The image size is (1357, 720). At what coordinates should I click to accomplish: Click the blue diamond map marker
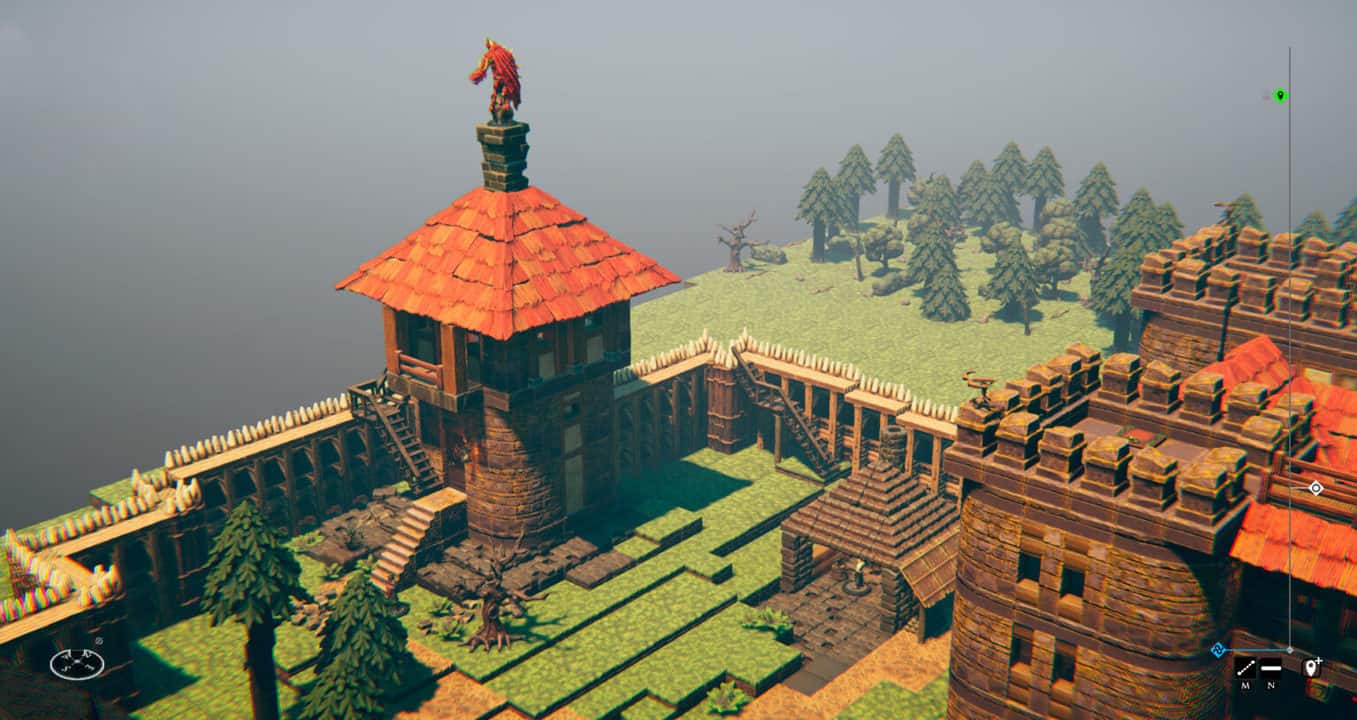pyautogui.click(x=1218, y=649)
